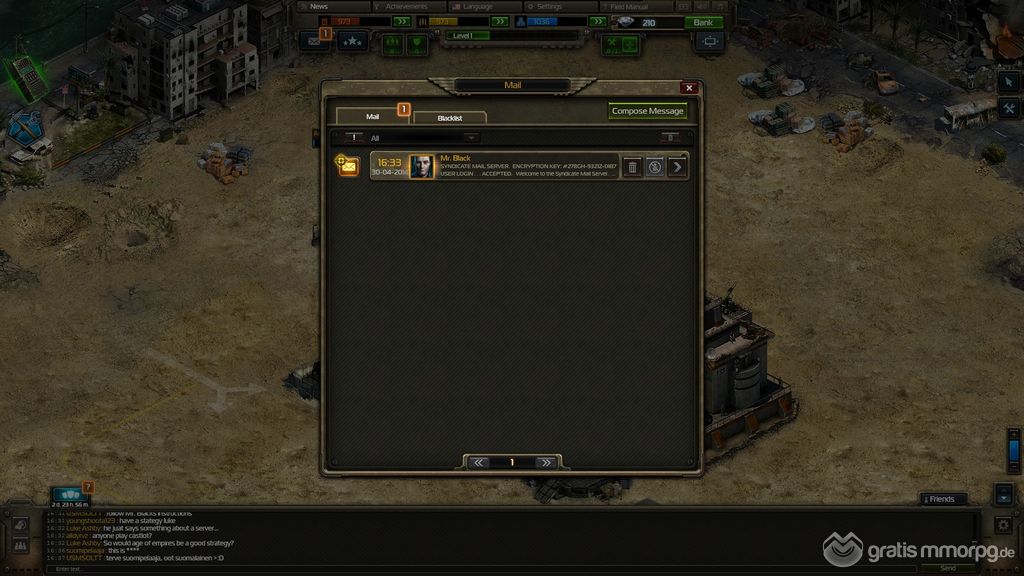Open the All mail filter dropdown
This screenshot has width=1024, height=576.
423,138
